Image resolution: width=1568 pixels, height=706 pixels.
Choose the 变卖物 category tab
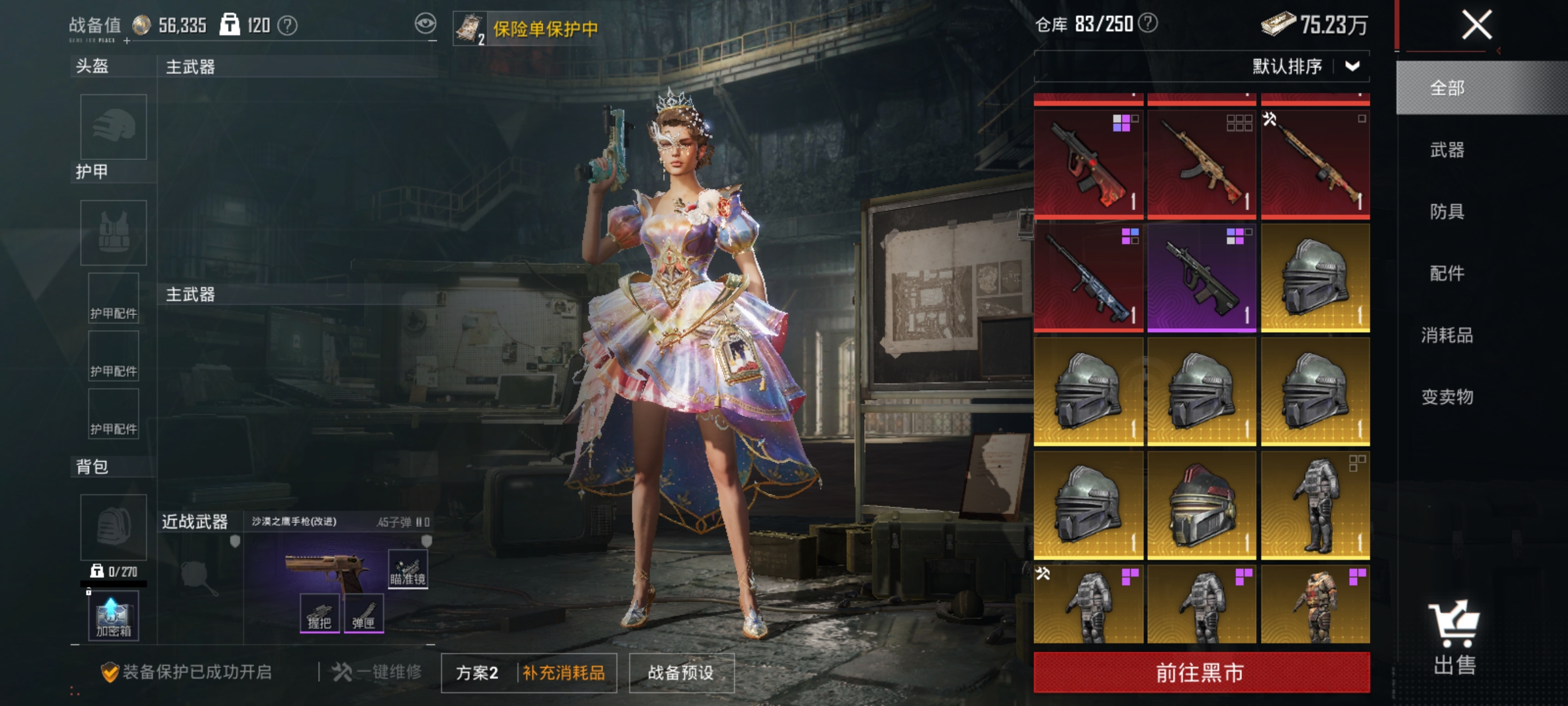tap(1448, 397)
